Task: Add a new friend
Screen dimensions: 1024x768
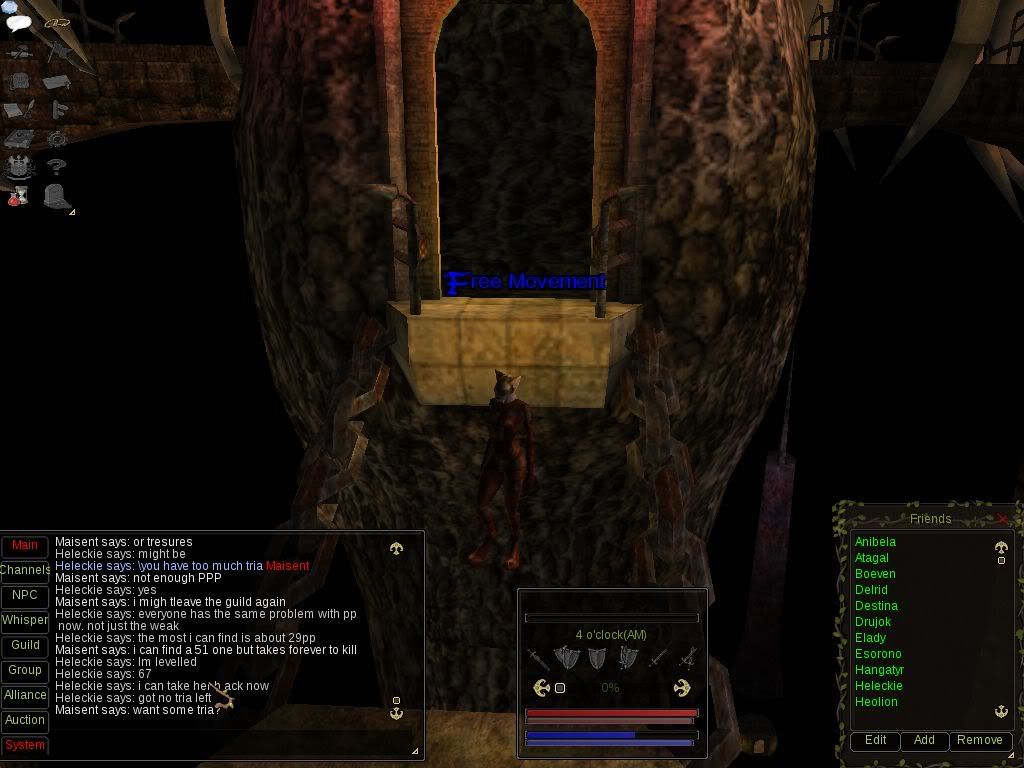Action: pos(924,741)
